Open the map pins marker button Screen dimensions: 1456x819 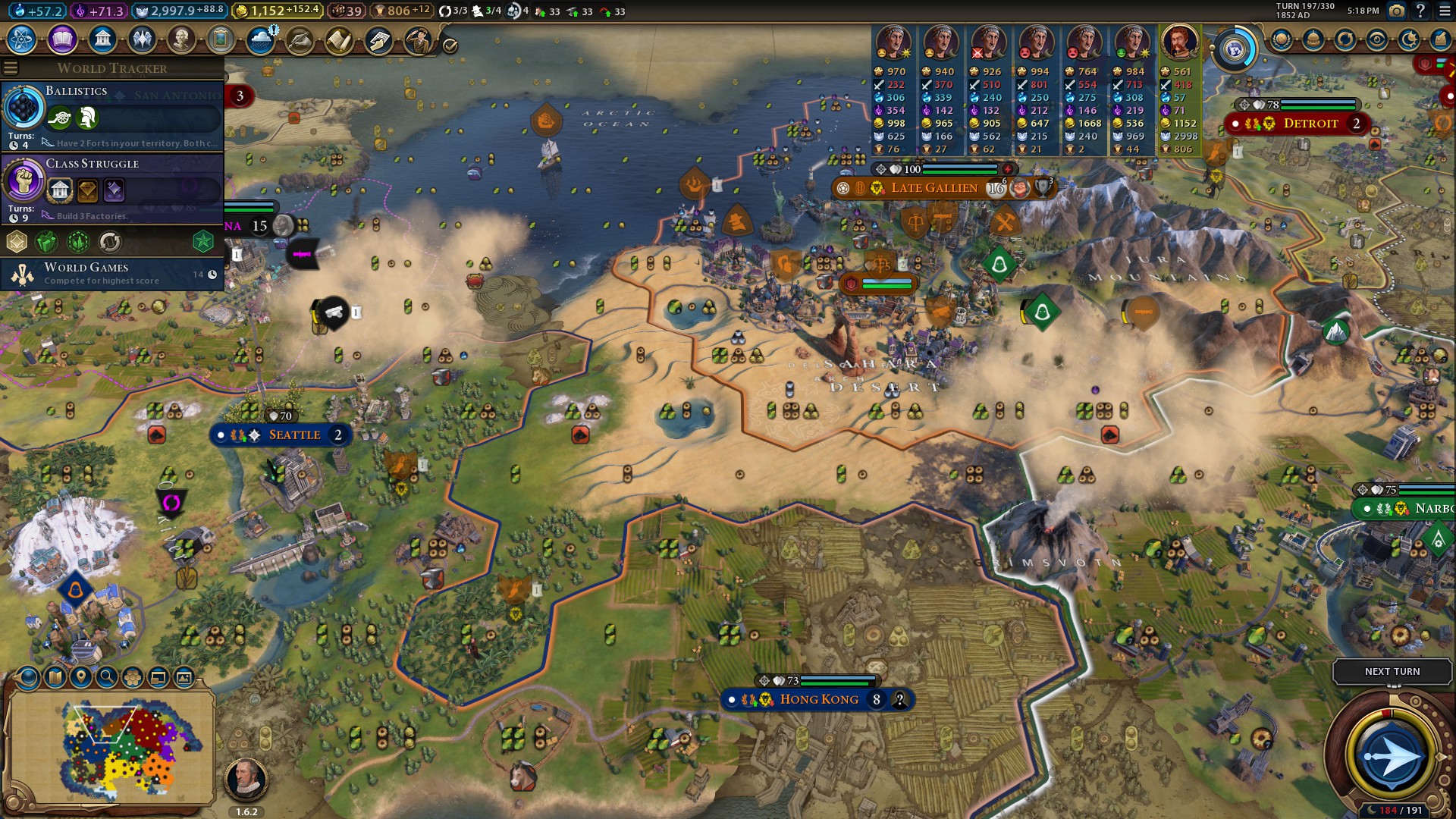pyautogui.click(x=80, y=677)
